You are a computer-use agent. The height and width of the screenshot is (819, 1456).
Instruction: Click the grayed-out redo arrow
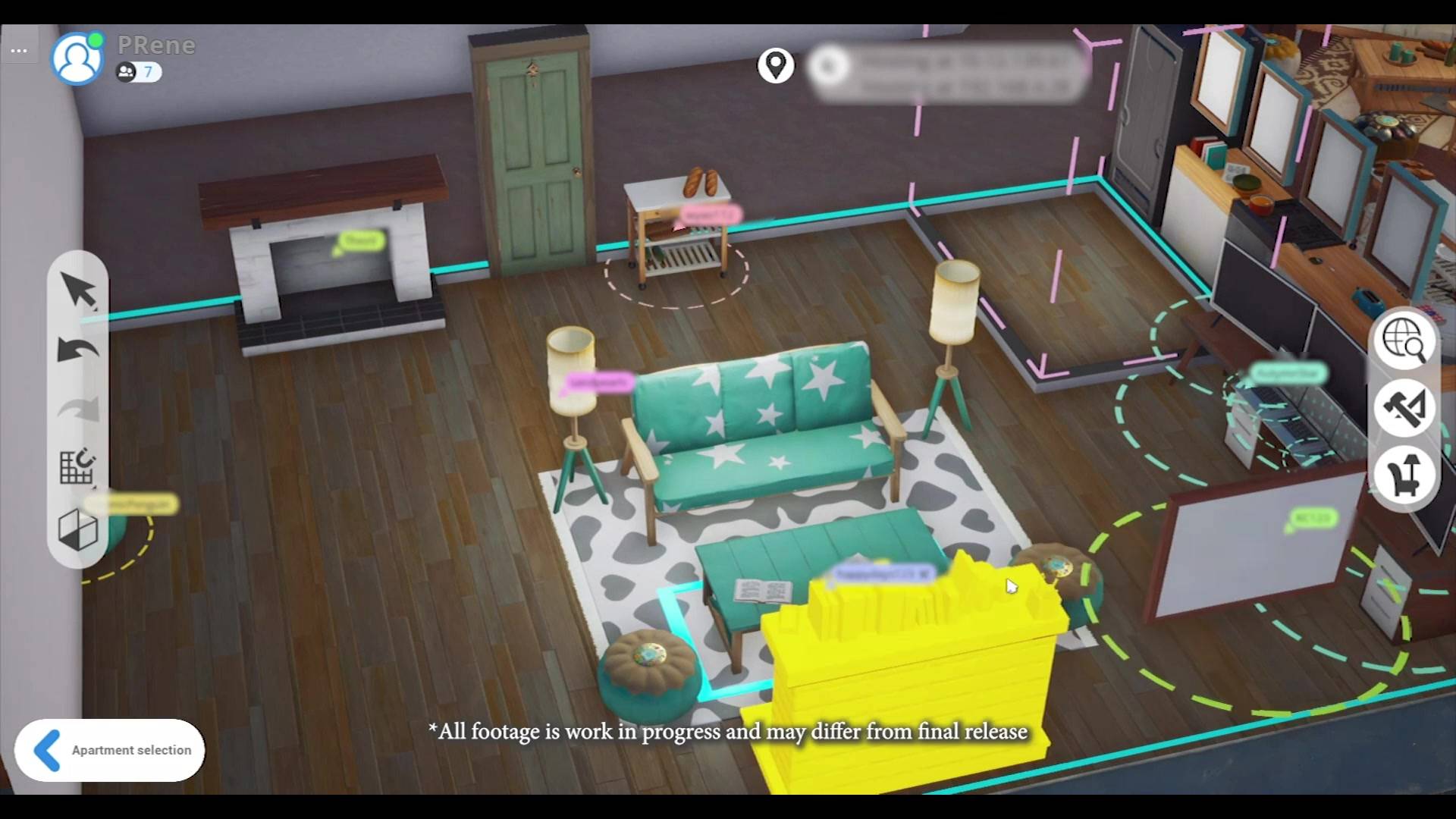tap(78, 409)
